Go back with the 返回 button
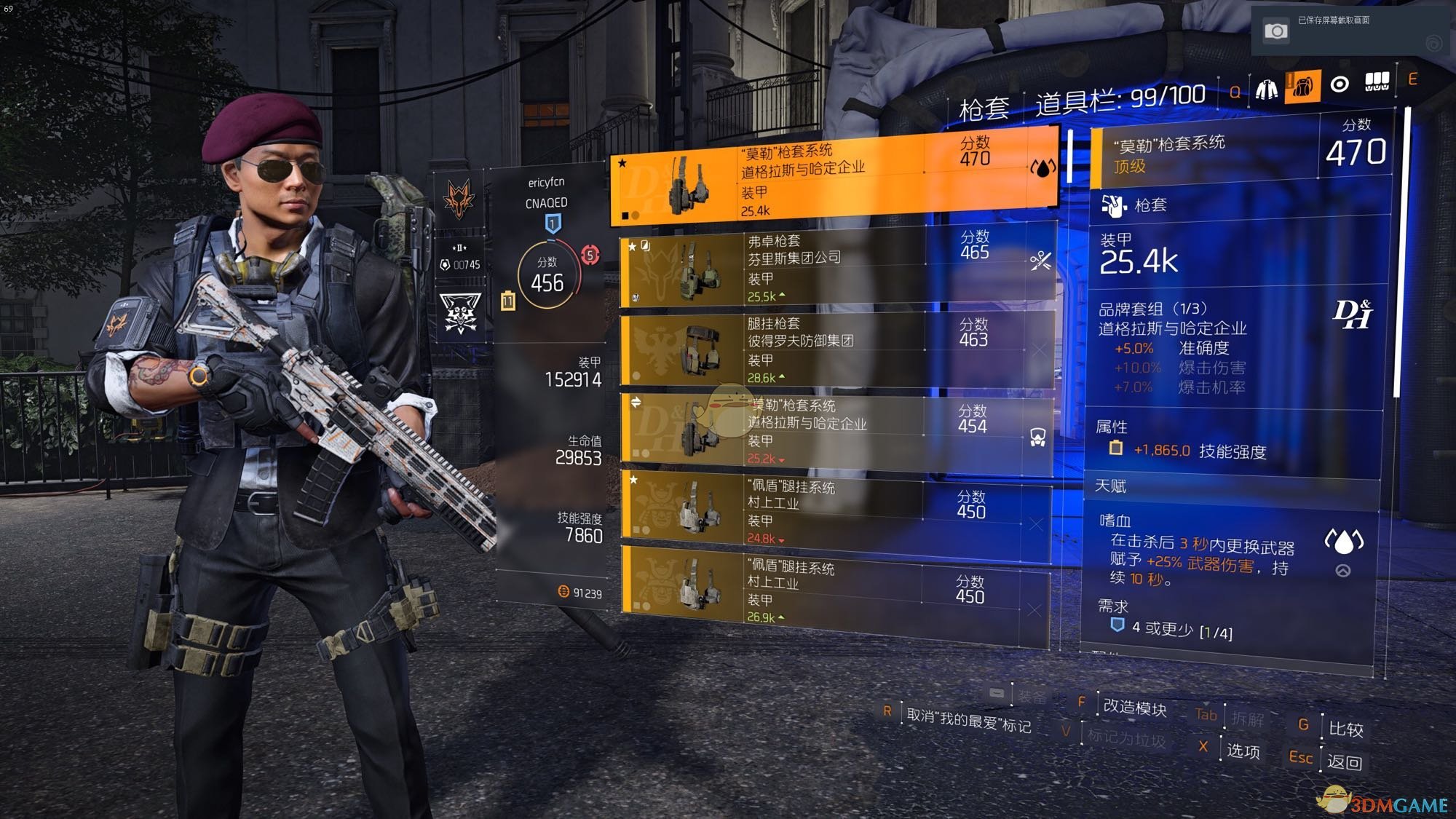The width and height of the screenshot is (1456, 819). [x=1344, y=762]
